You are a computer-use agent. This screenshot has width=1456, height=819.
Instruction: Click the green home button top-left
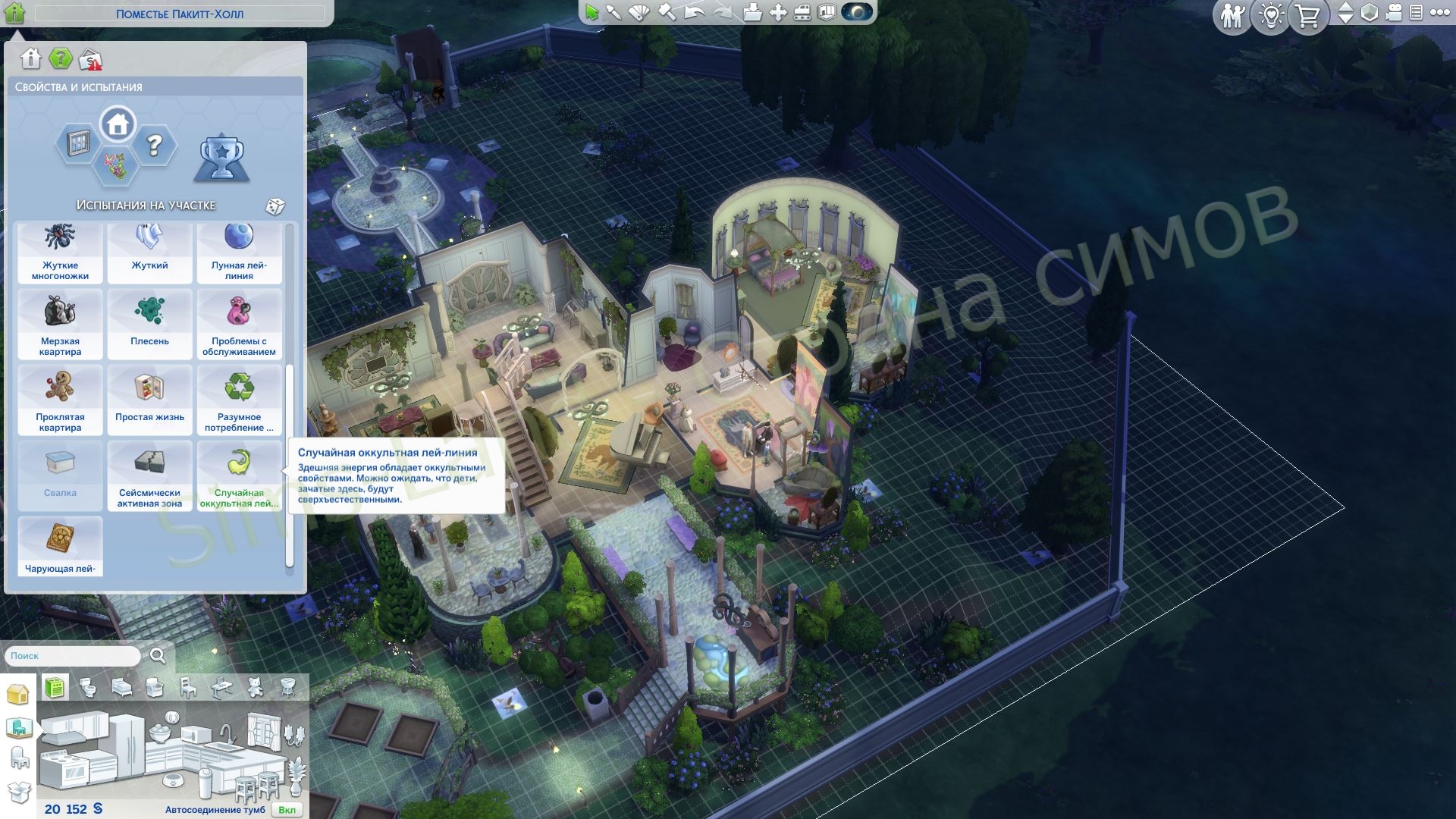[x=14, y=13]
